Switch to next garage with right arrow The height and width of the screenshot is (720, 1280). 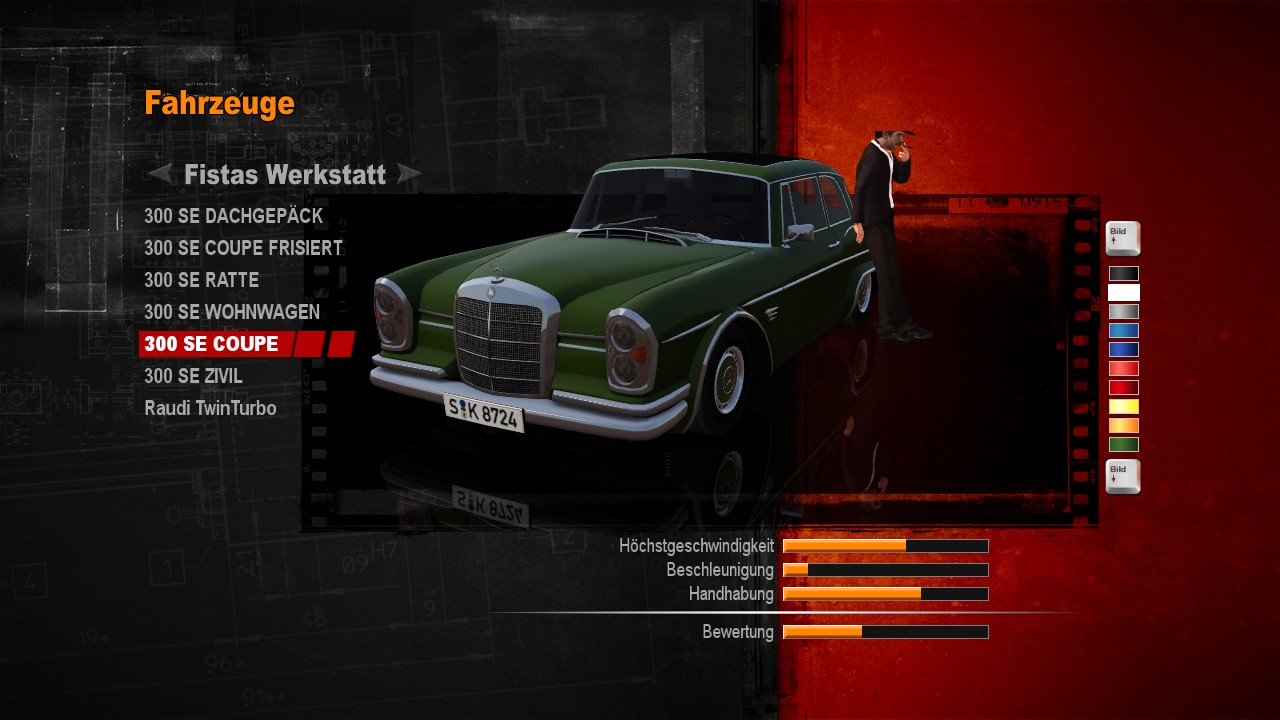pos(409,175)
